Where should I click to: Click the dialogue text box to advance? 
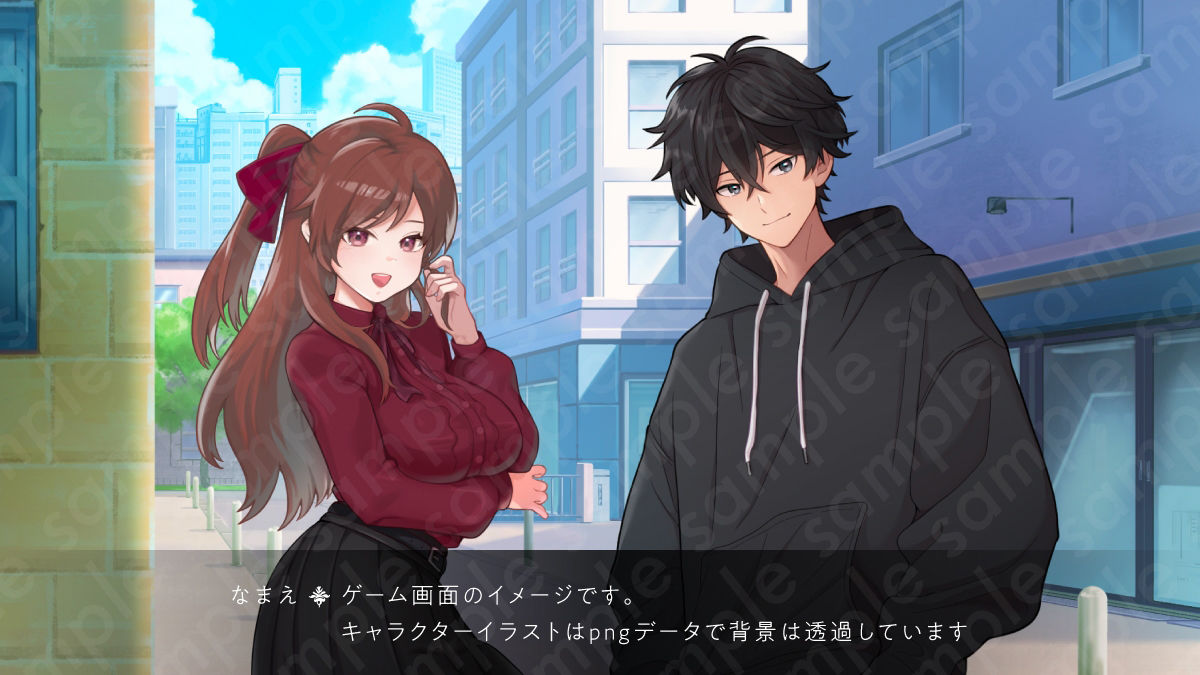tap(600, 612)
